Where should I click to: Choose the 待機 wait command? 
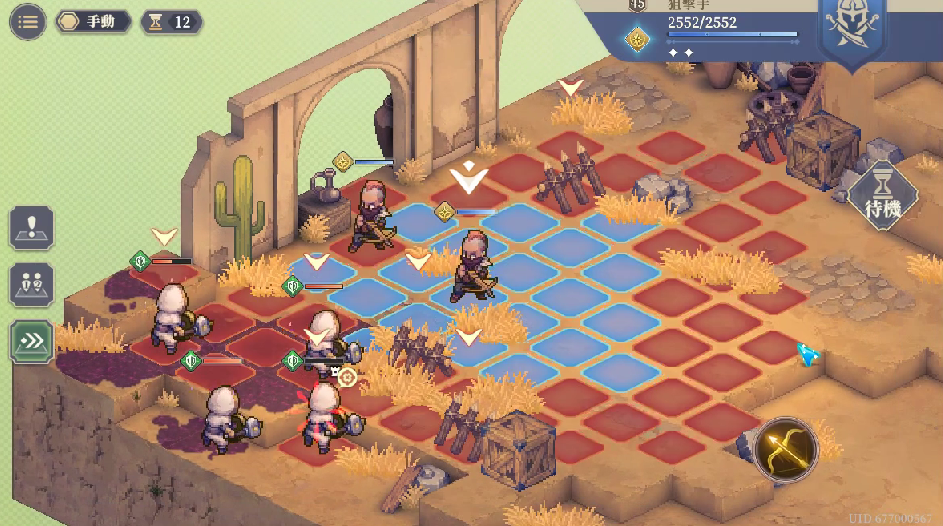tap(882, 197)
